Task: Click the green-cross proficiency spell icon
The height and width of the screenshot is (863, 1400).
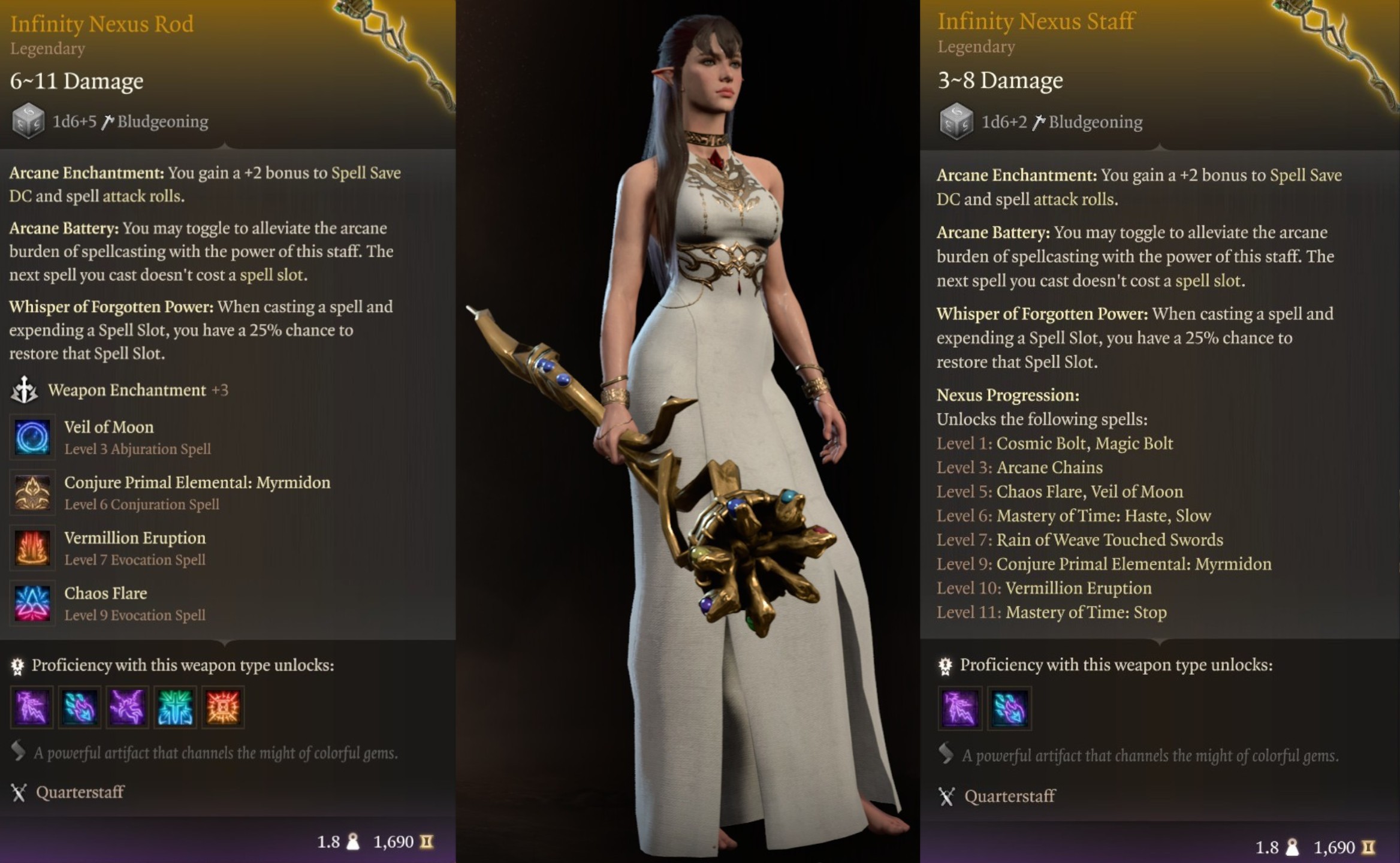Action: (175, 707)
